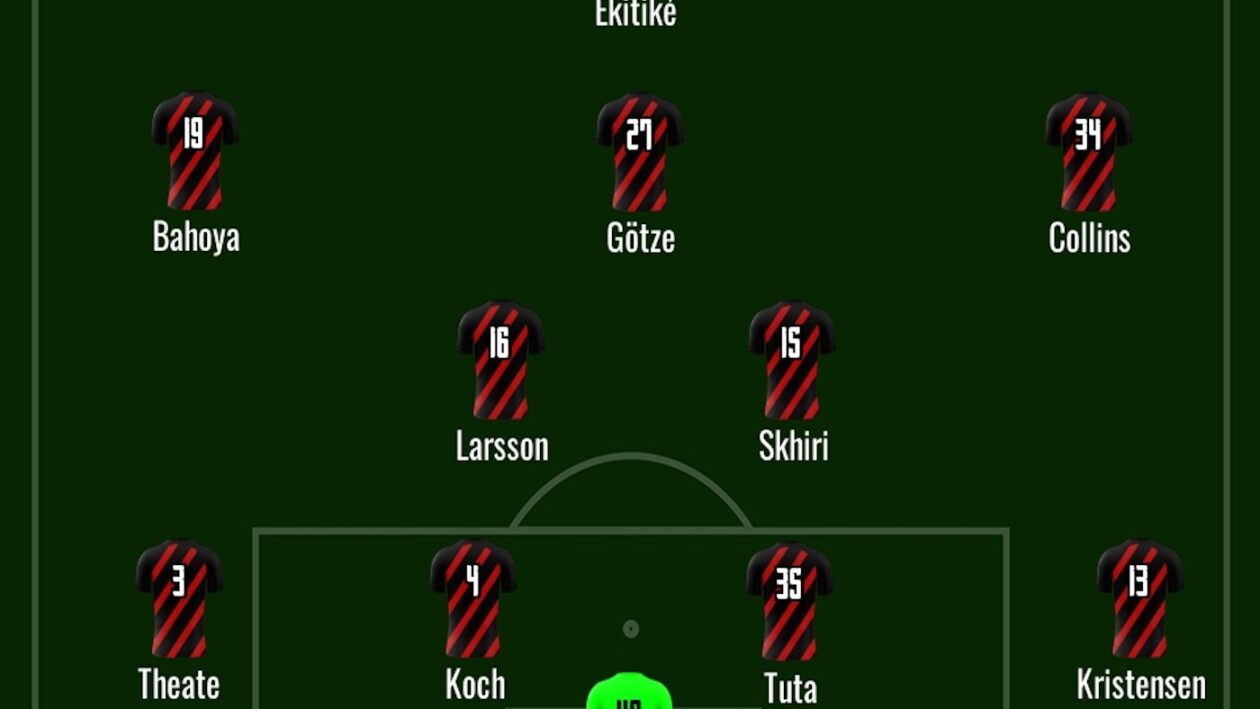Select Tuta's number 35 shirt
The width and height of the screenshot is (1260, 709).
[x=789, y=600]
